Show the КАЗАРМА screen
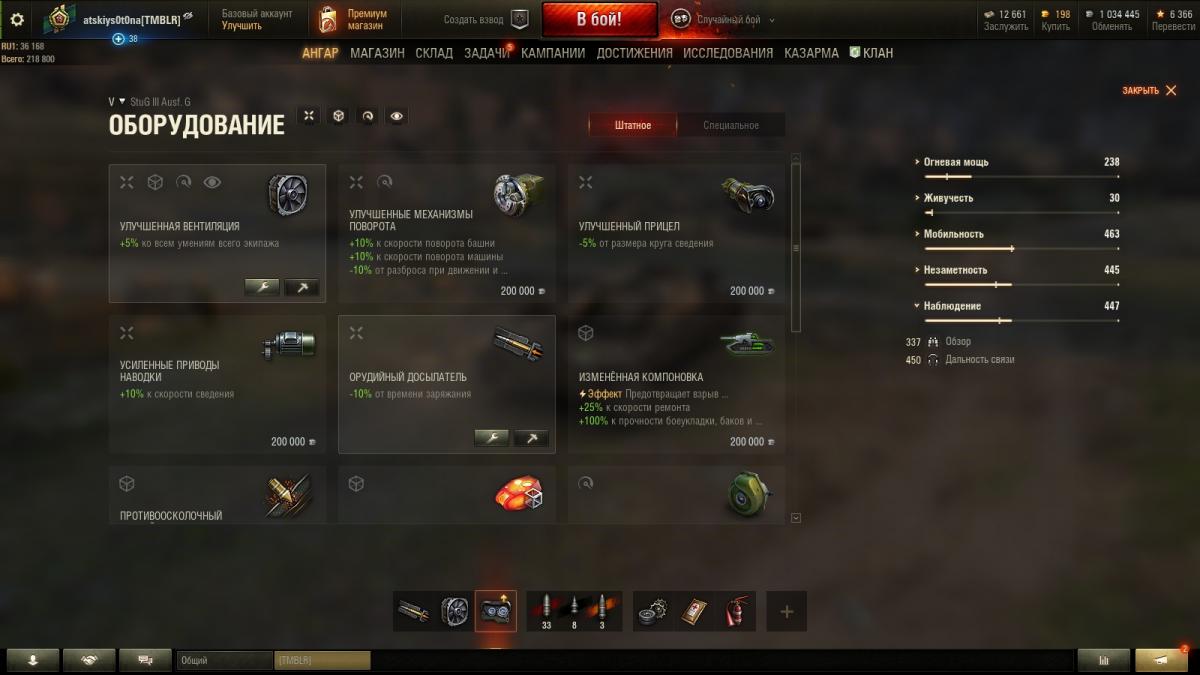 (x=811, y=53)
